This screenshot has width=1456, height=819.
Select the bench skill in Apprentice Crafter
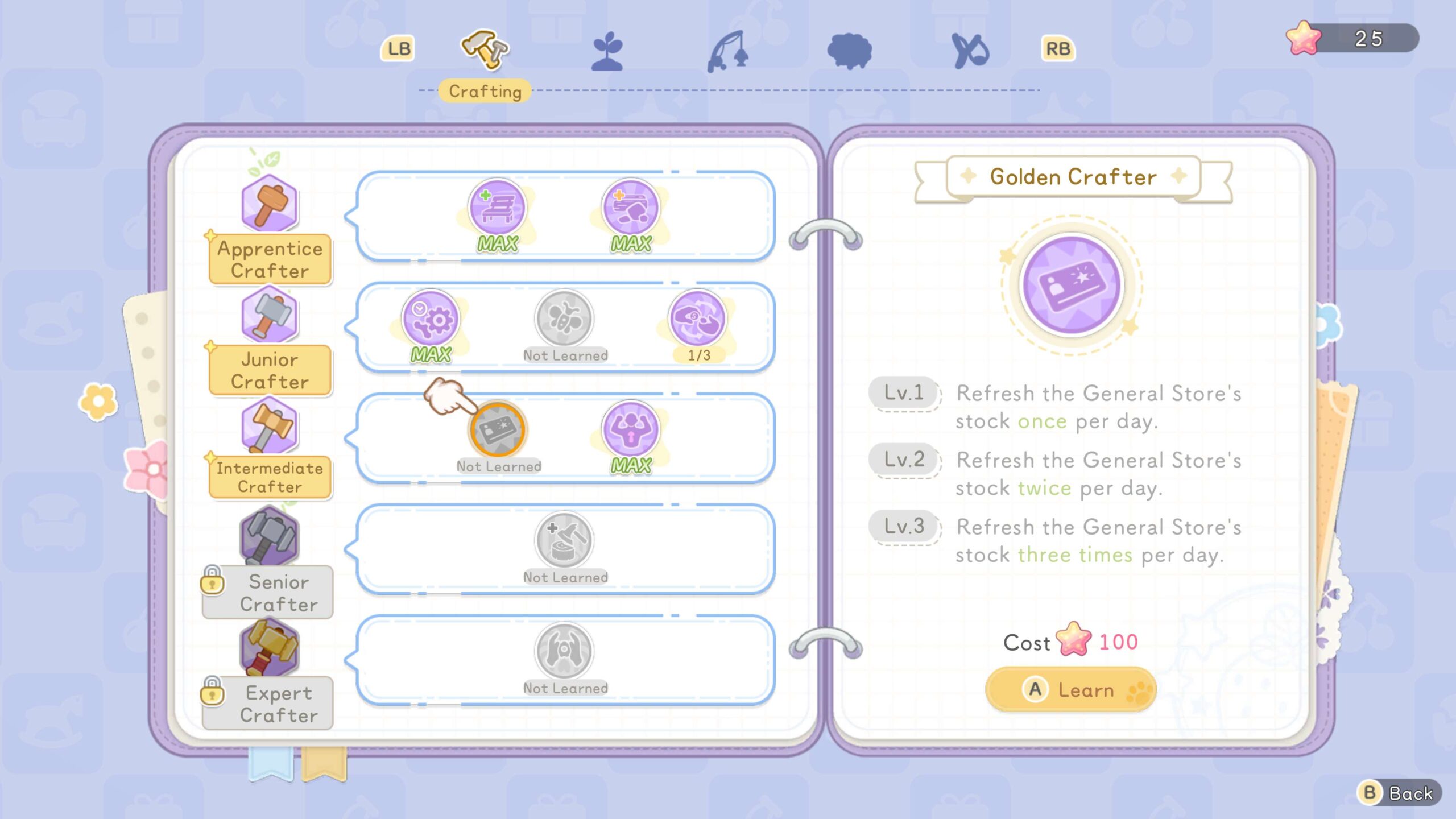click(x=498, y=208)
